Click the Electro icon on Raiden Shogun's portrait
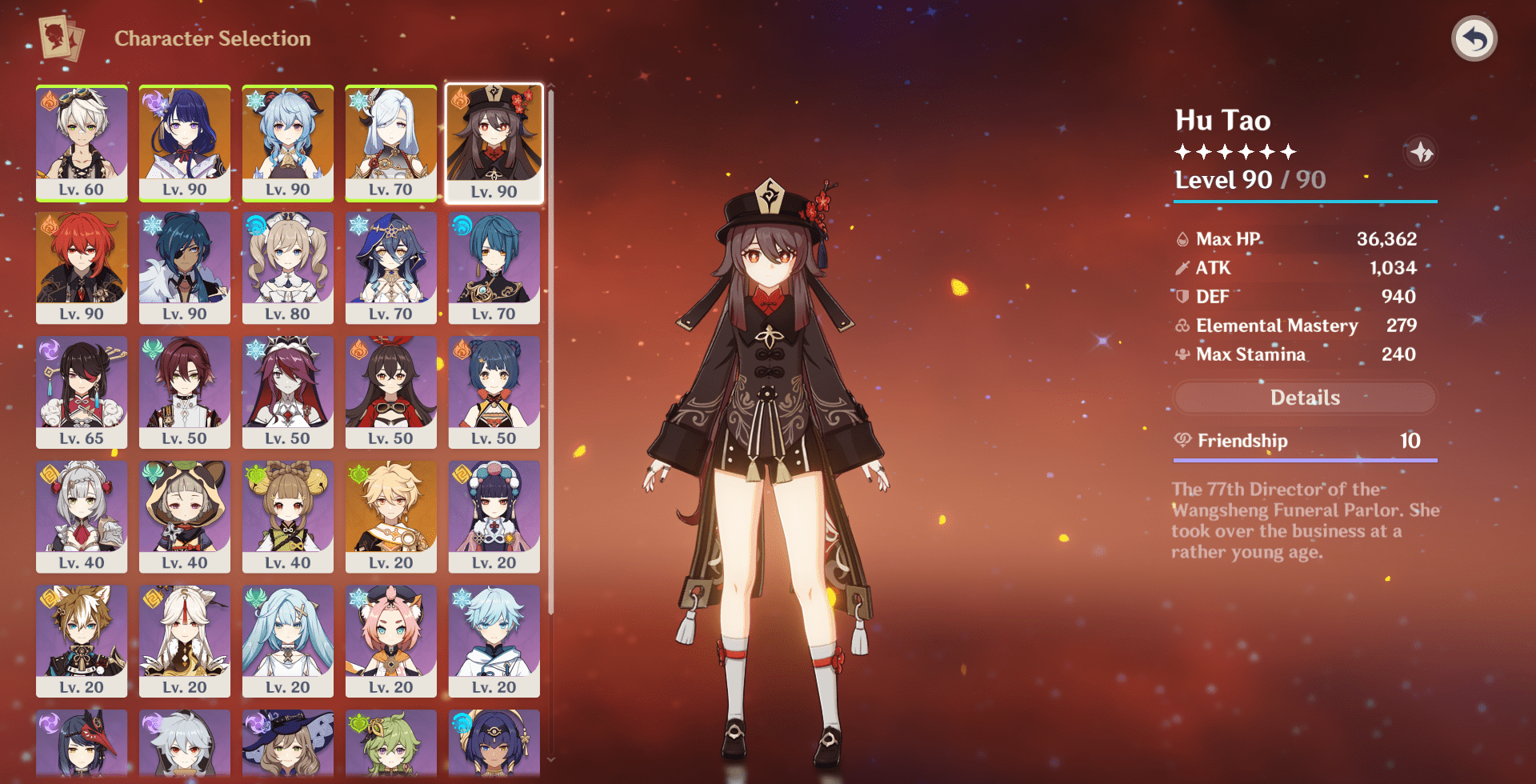Screen dimensions: 1536x784 tap(151, 102)
